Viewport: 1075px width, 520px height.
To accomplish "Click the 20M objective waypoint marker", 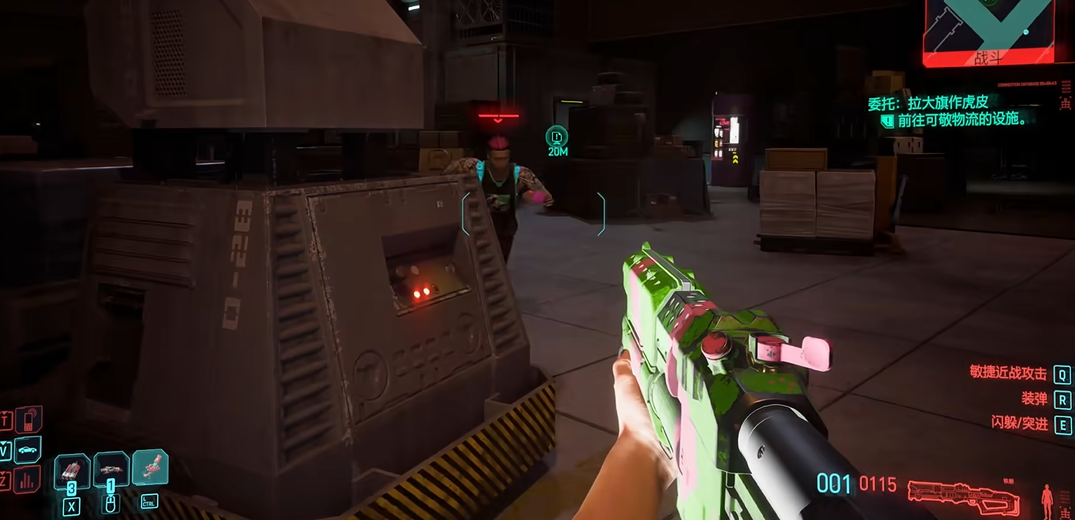I will [x=557, y=136].
